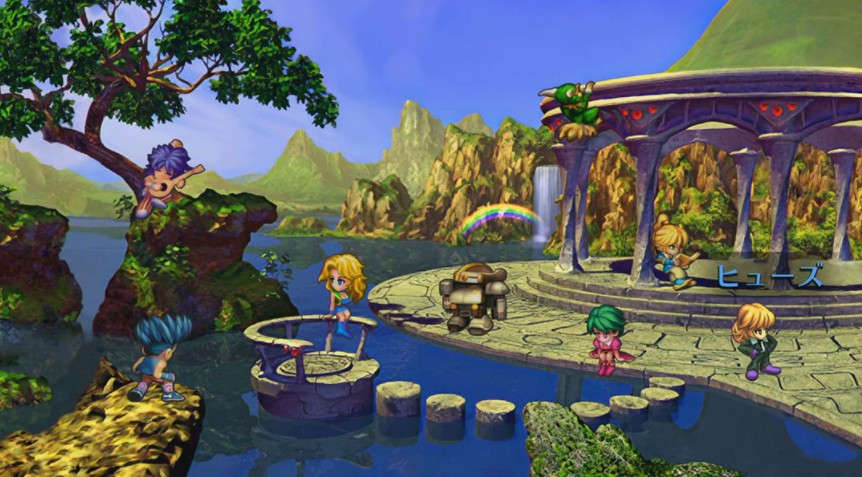Select the blonde woman sitting on the well

(342, 291)
